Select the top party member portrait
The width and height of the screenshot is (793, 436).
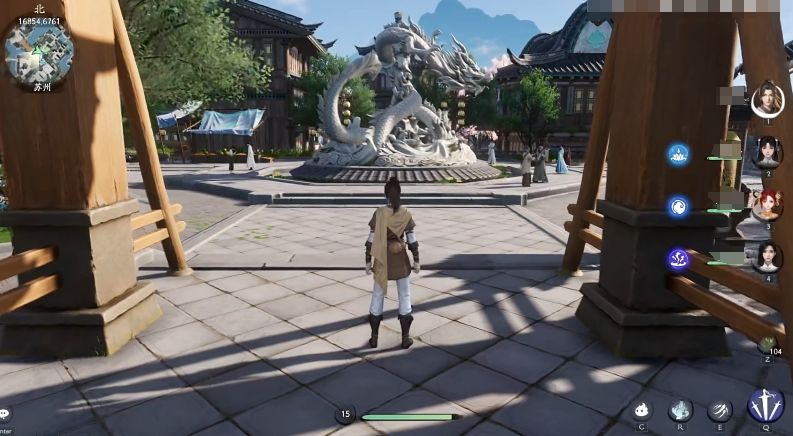(767, 100)
